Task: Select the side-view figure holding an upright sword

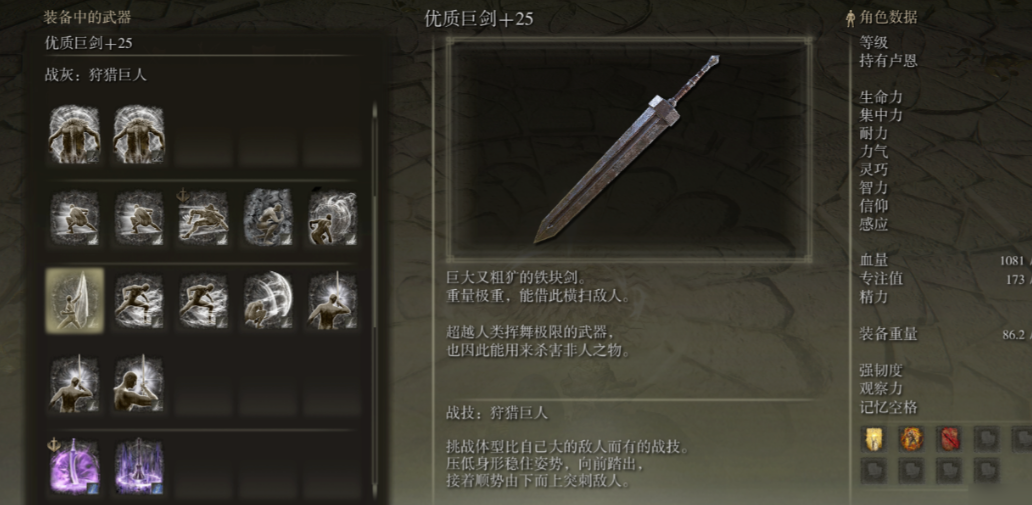Action: 139,384
